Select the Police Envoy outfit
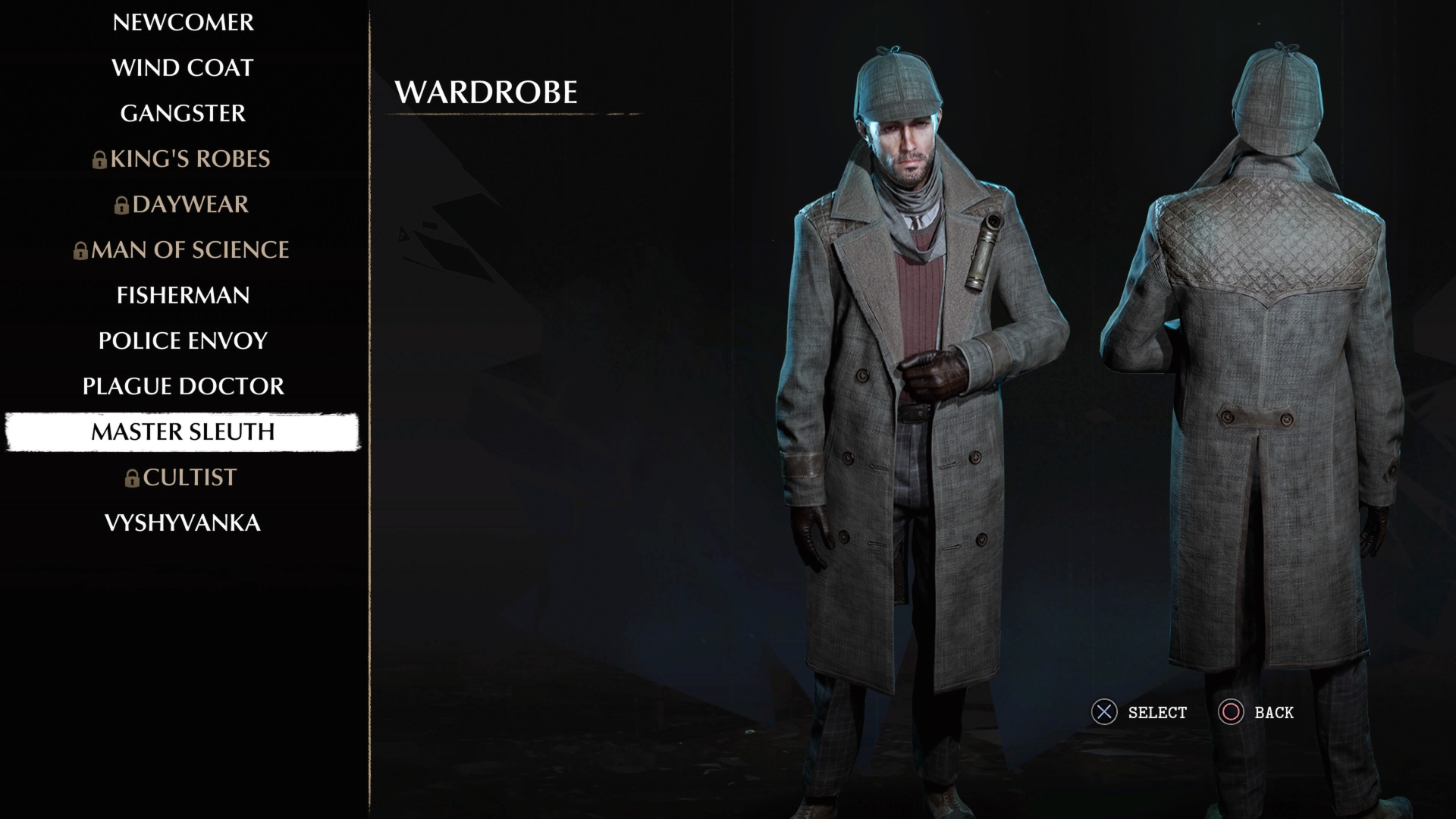The height and width of the screenshot is (819, 1456). [x=183, y=341]
